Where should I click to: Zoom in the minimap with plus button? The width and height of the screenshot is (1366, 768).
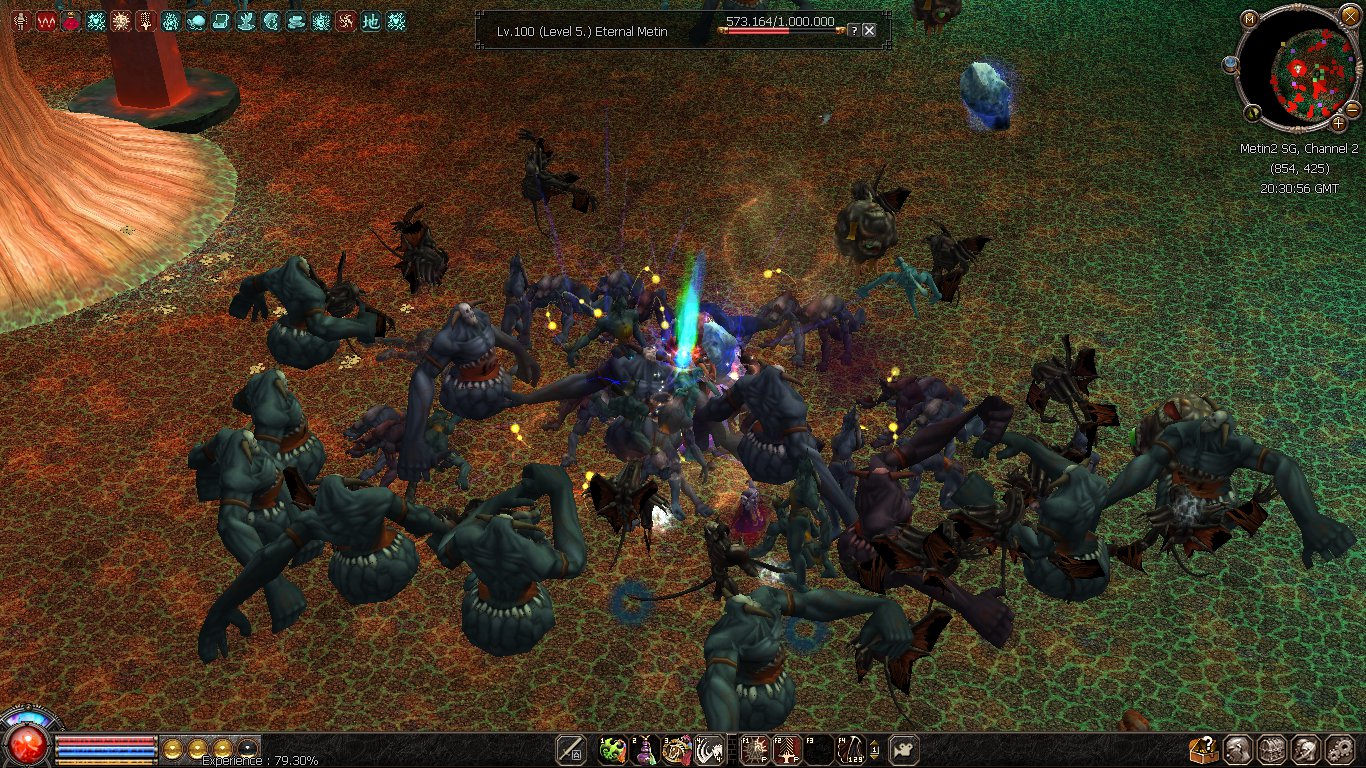click(x=1339, y=124)
